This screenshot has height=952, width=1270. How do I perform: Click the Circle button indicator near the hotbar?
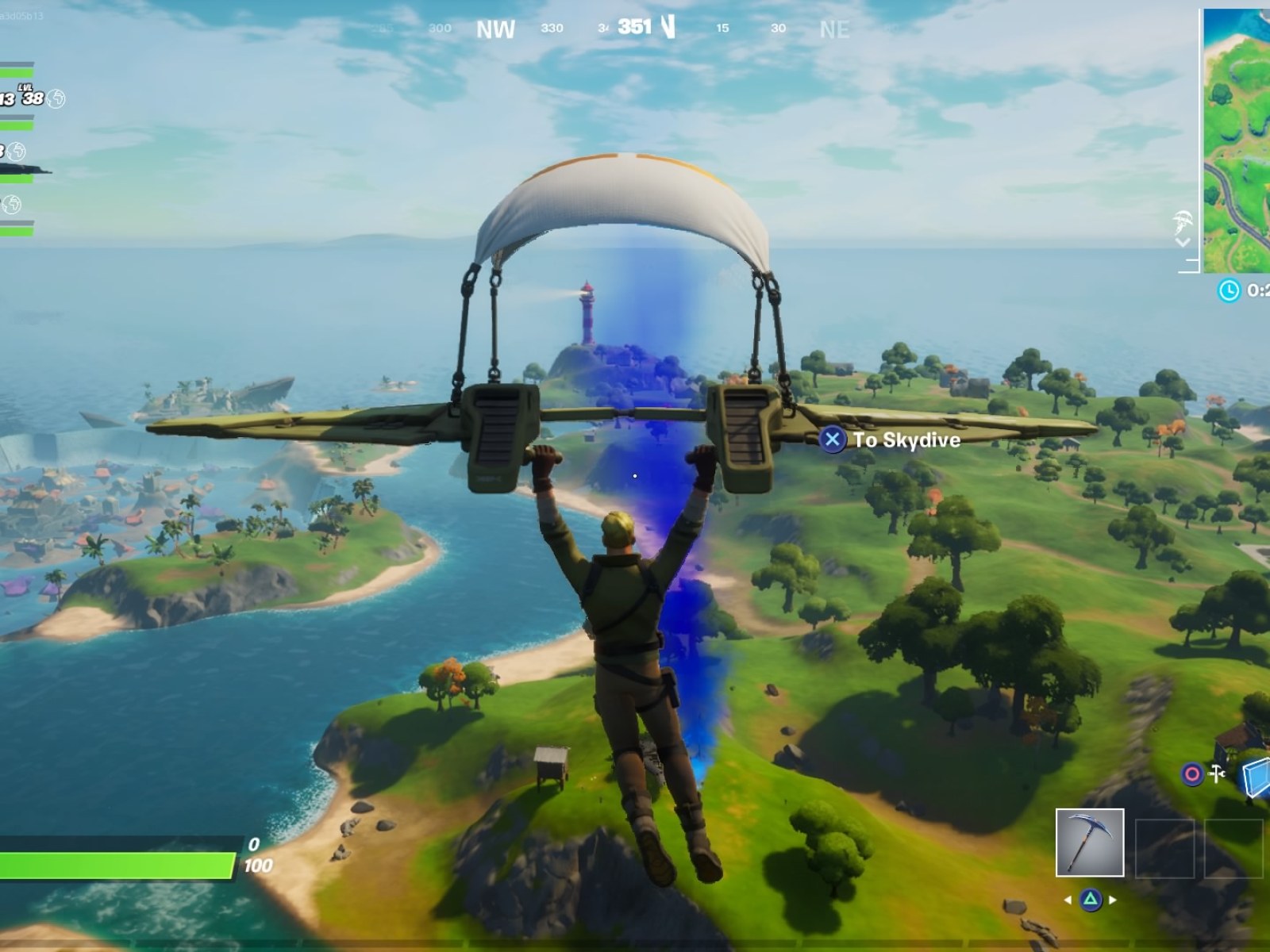(x=1191, y=774)
